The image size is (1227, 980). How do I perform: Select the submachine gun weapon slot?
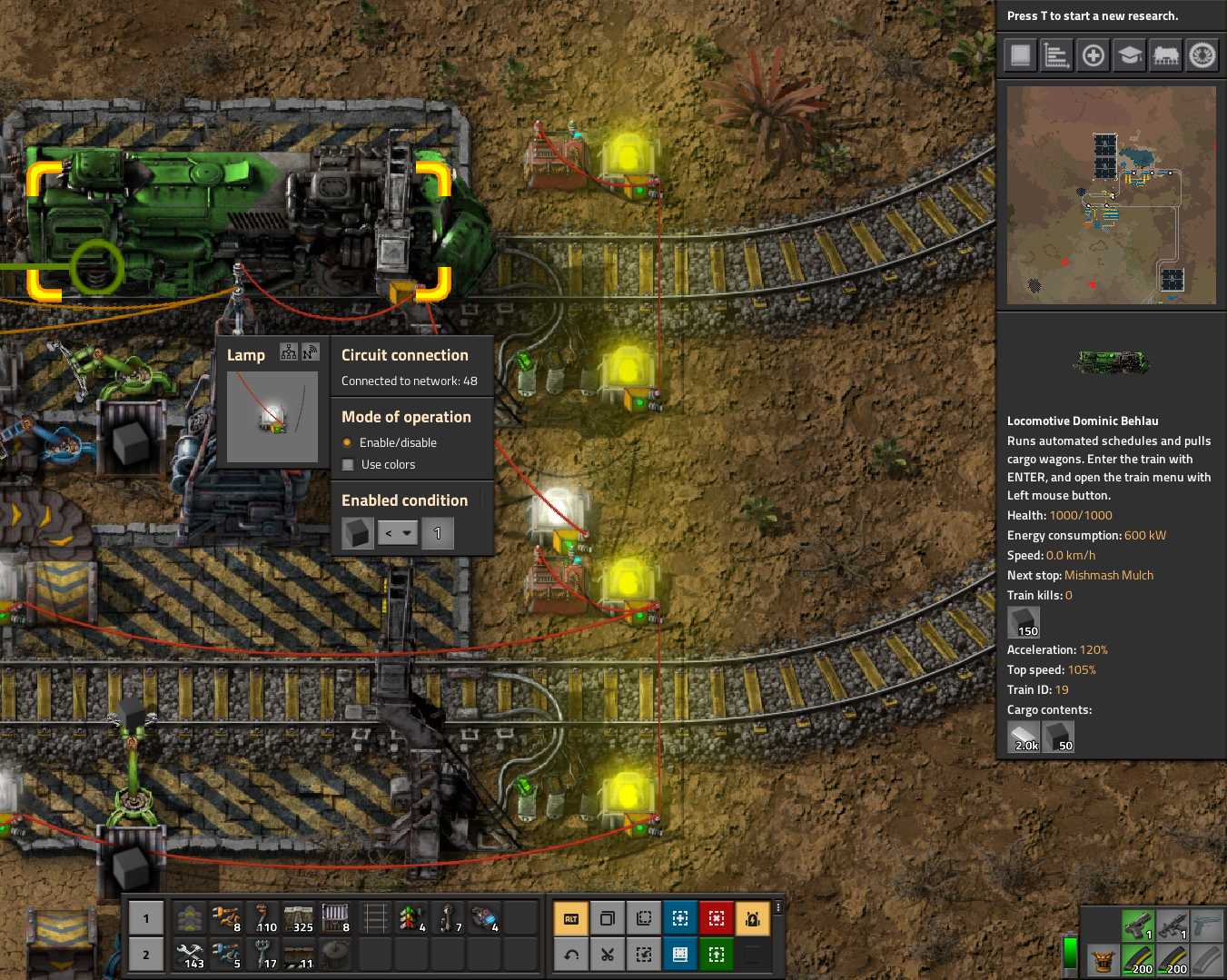[1173, 926]
